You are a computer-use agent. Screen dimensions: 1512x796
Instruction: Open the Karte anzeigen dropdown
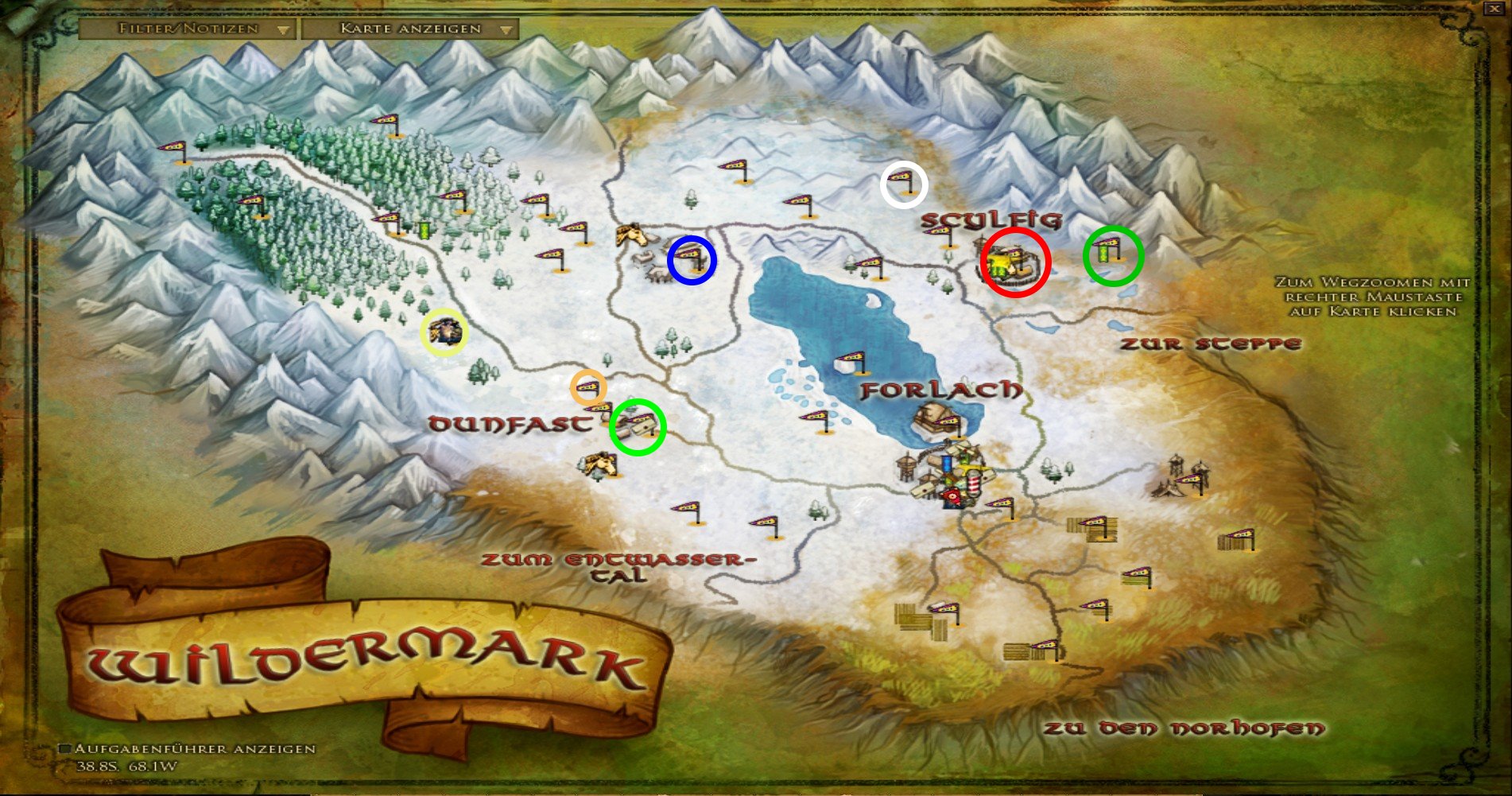[x=410, y=29]
